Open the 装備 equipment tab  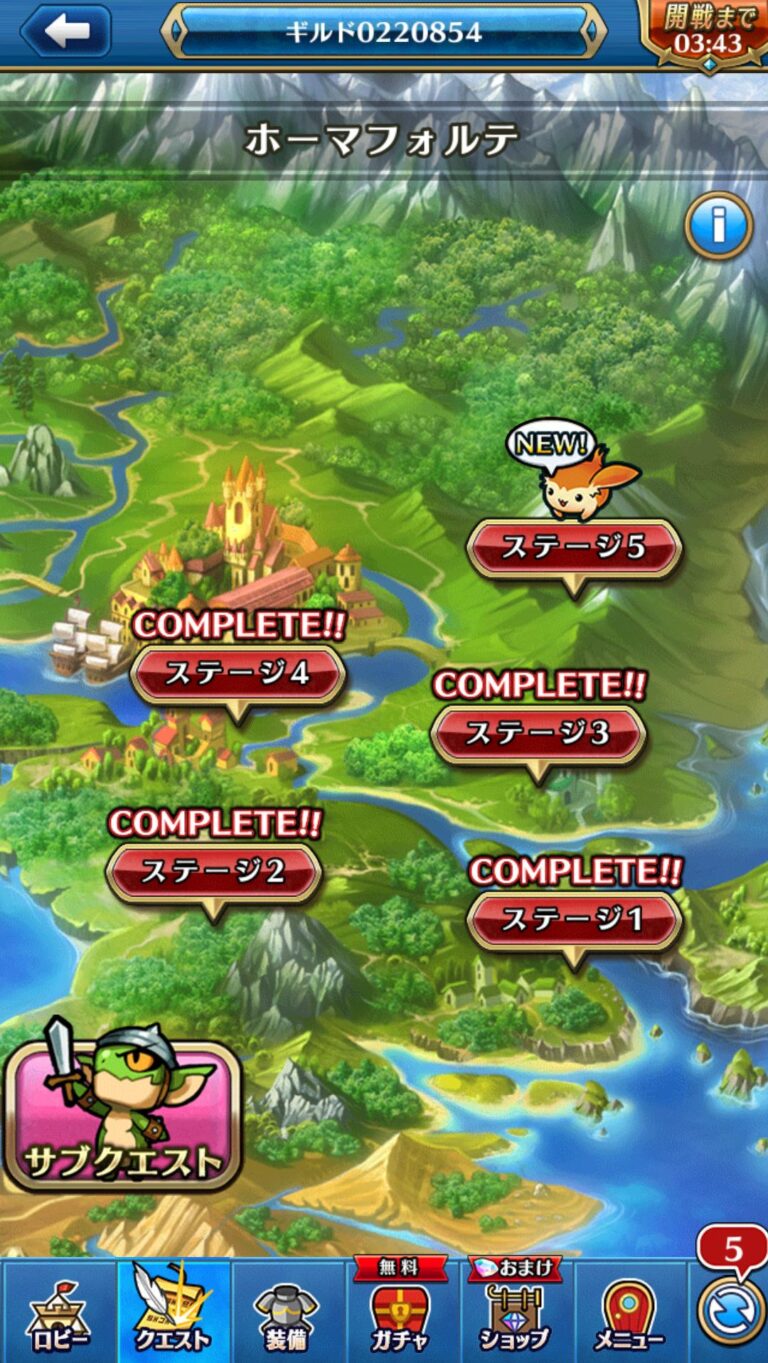tap(286, 1312)
